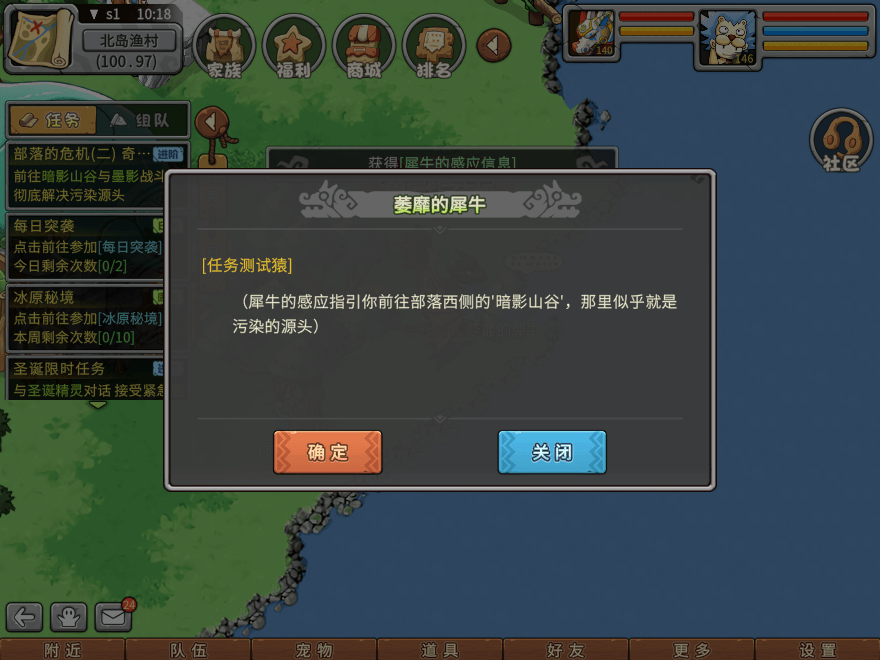The width and height of the screenshot is (880, 660).
Task: Open the 宠物 pet menu
Action: 314,650
